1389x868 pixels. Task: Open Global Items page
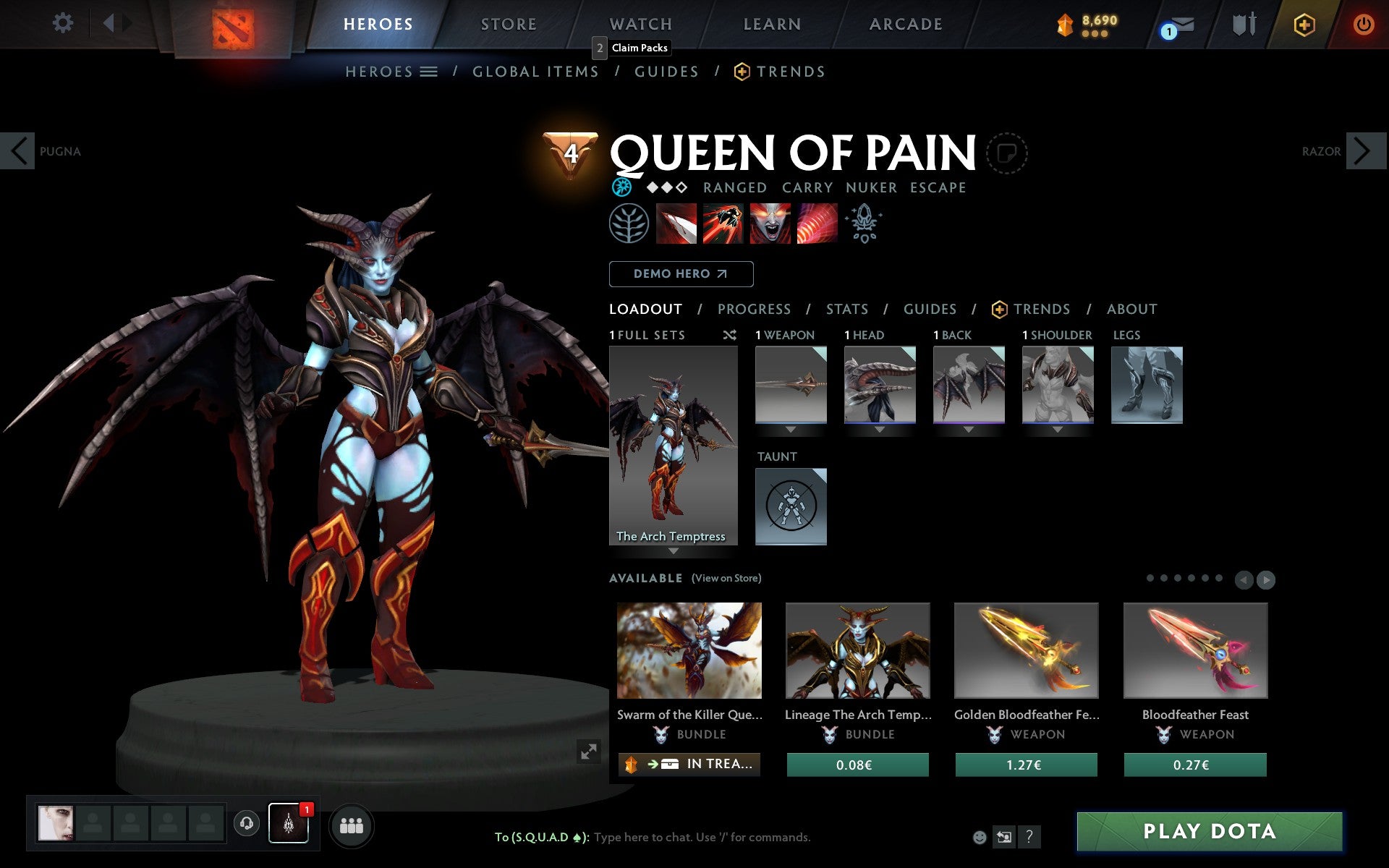535,72
